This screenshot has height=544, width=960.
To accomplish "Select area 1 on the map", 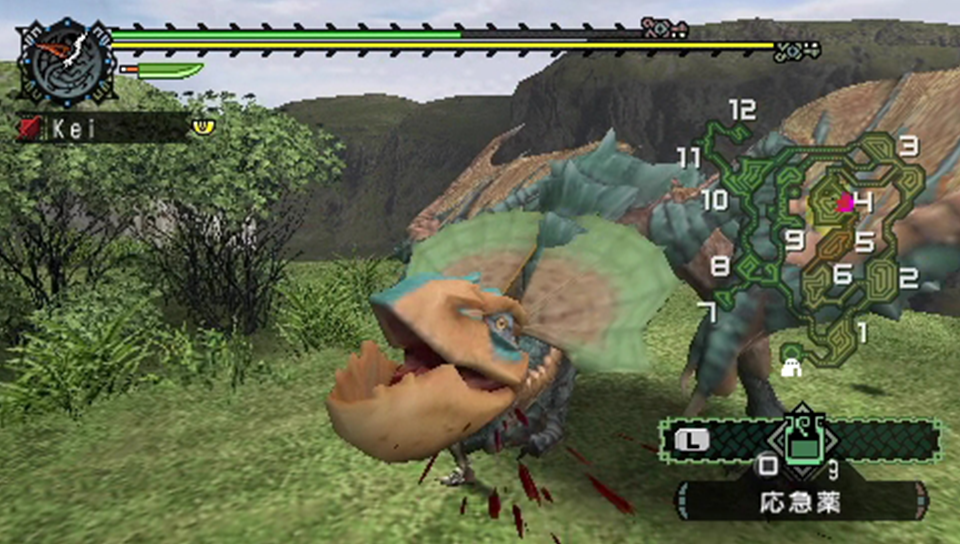I will [862, 330].
